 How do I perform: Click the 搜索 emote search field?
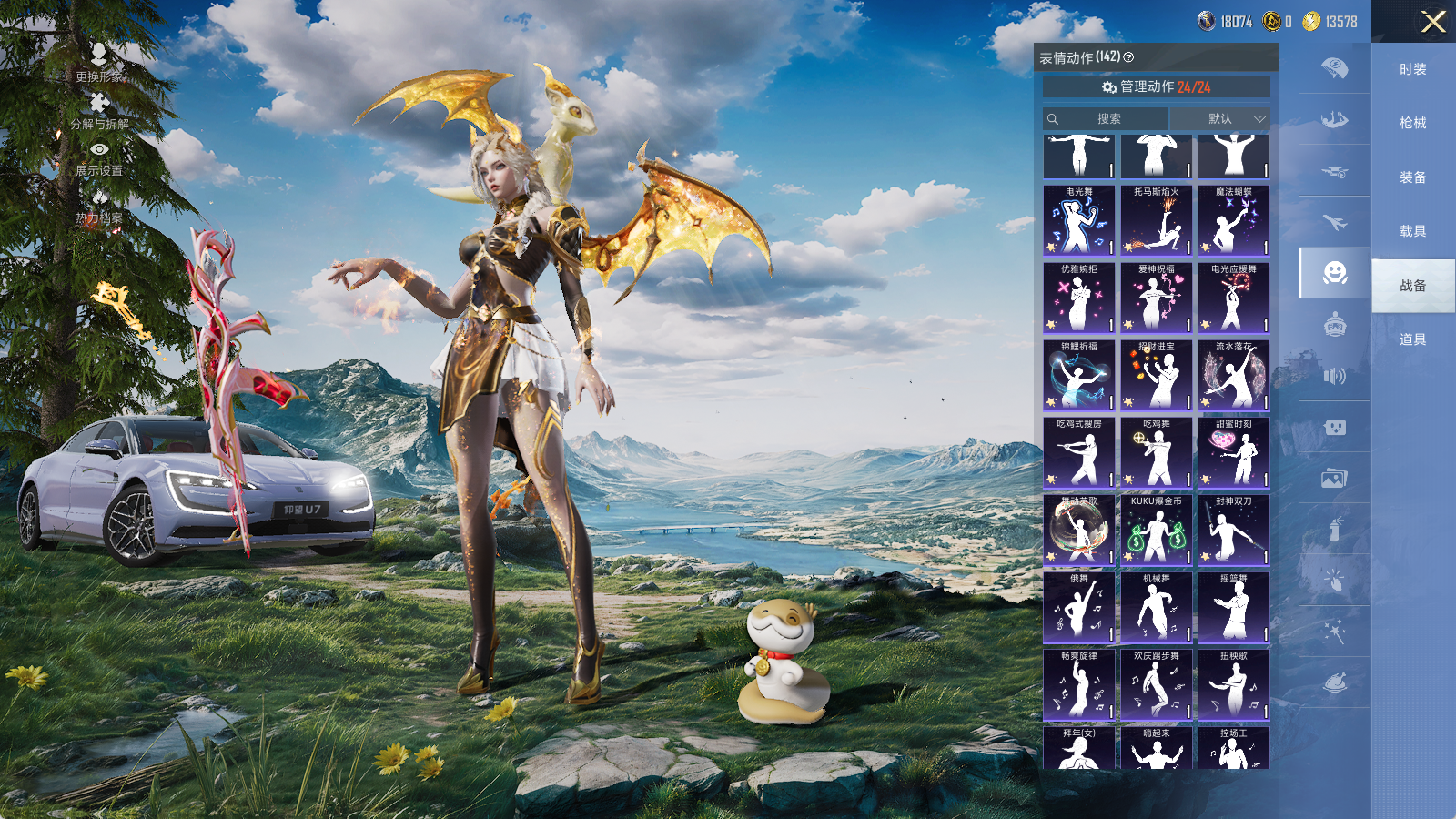[1106, 119]
